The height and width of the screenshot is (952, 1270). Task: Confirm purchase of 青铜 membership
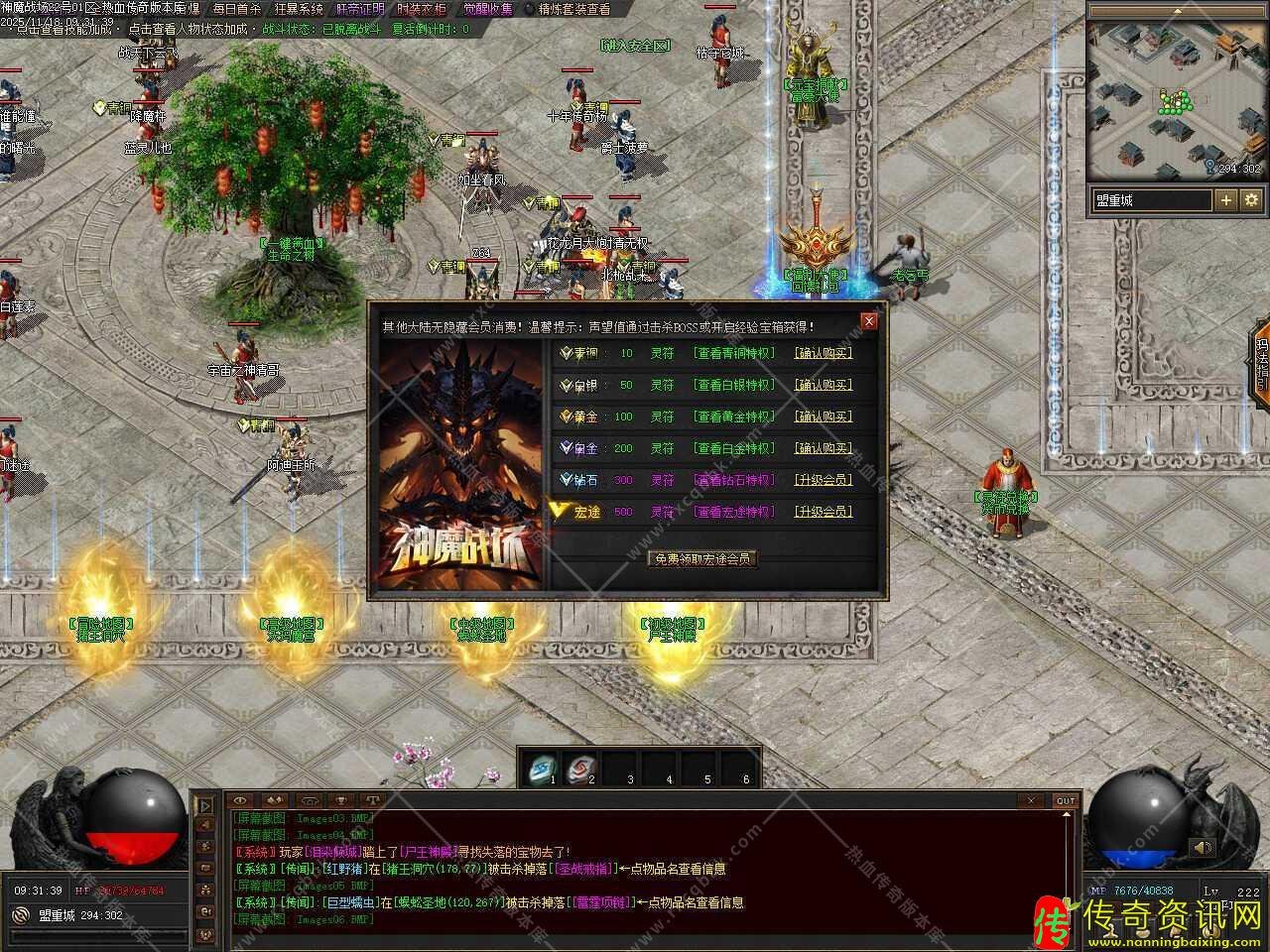(x=823, y=353)
